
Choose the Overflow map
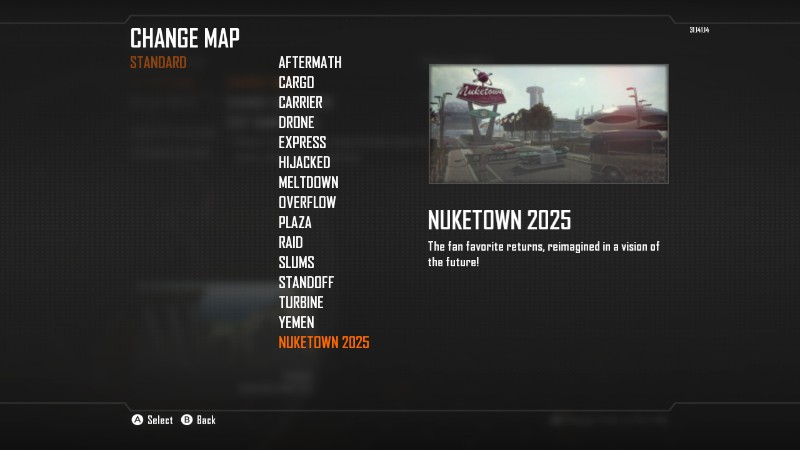tap(307, 202)
